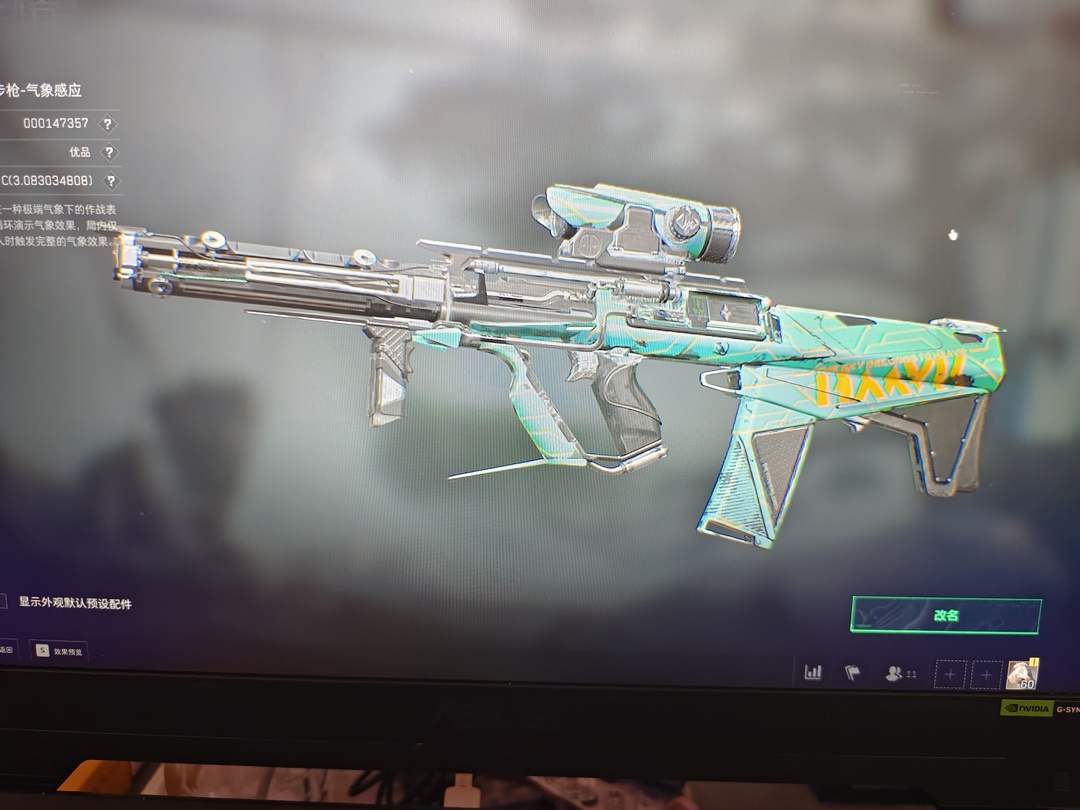Click the 改名 rename button
Screen dimensions: 1080x810
point(945,616)
